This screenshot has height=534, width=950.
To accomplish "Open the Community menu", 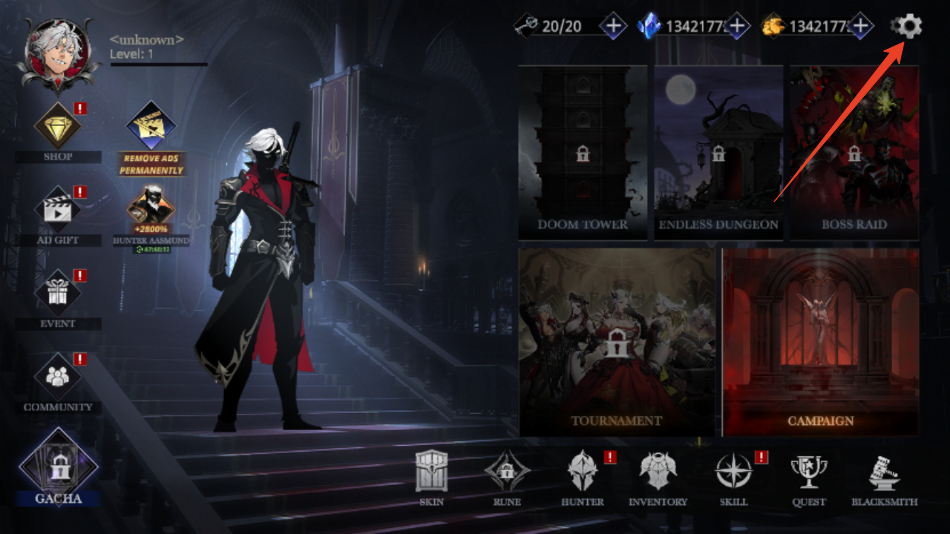I will [x=58, y=378].
